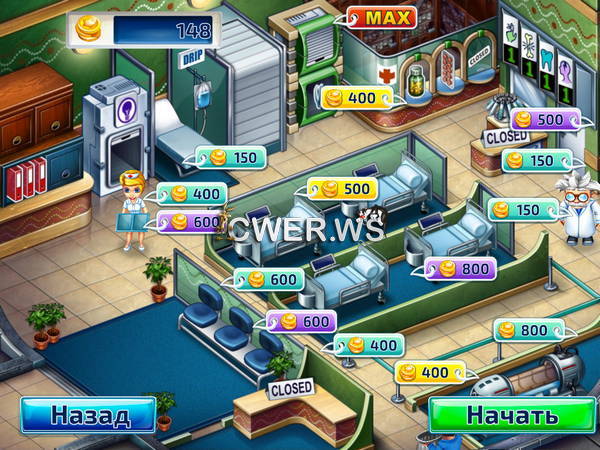Select the purple 600-coin nurse upgrade
Viewport: 600px width, 450px height.
[x=194, y=221]
